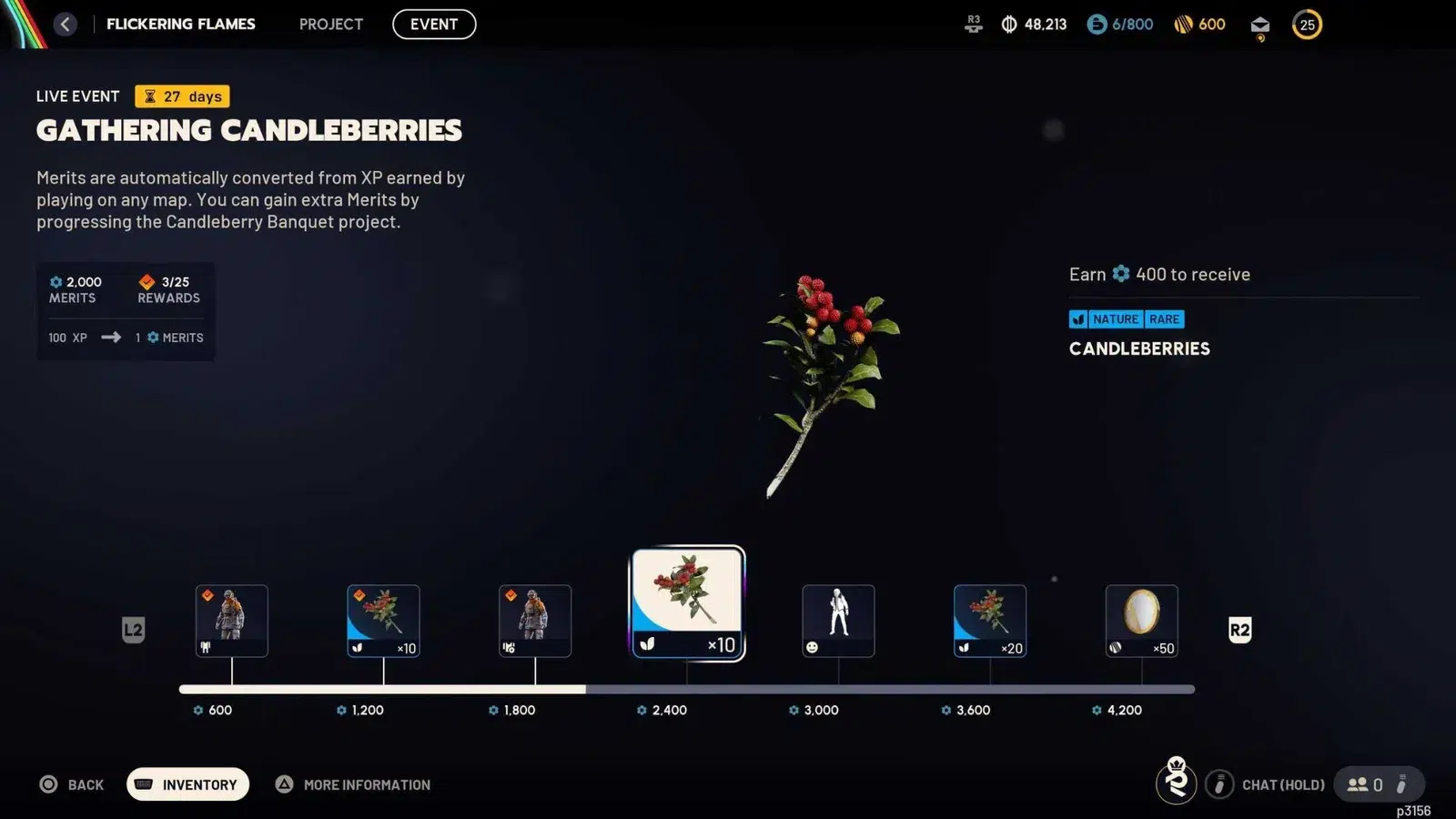The height and width of the screenshot is (819, 1456).
Task: Switch to the Project tab
Action: pyautogui.click(x=331, y=25)
